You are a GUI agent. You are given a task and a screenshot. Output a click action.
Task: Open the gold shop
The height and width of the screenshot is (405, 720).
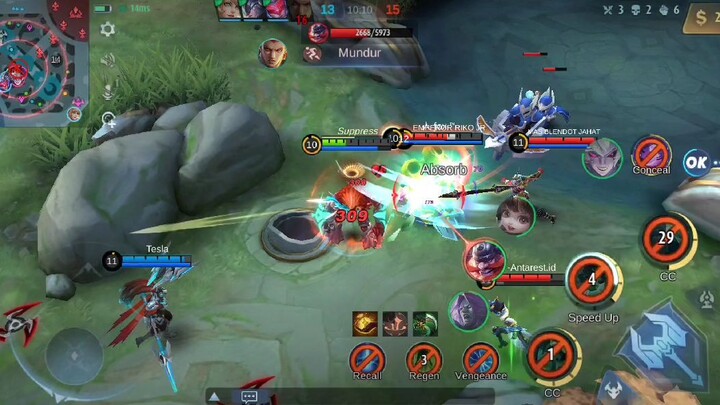[702, 17]
